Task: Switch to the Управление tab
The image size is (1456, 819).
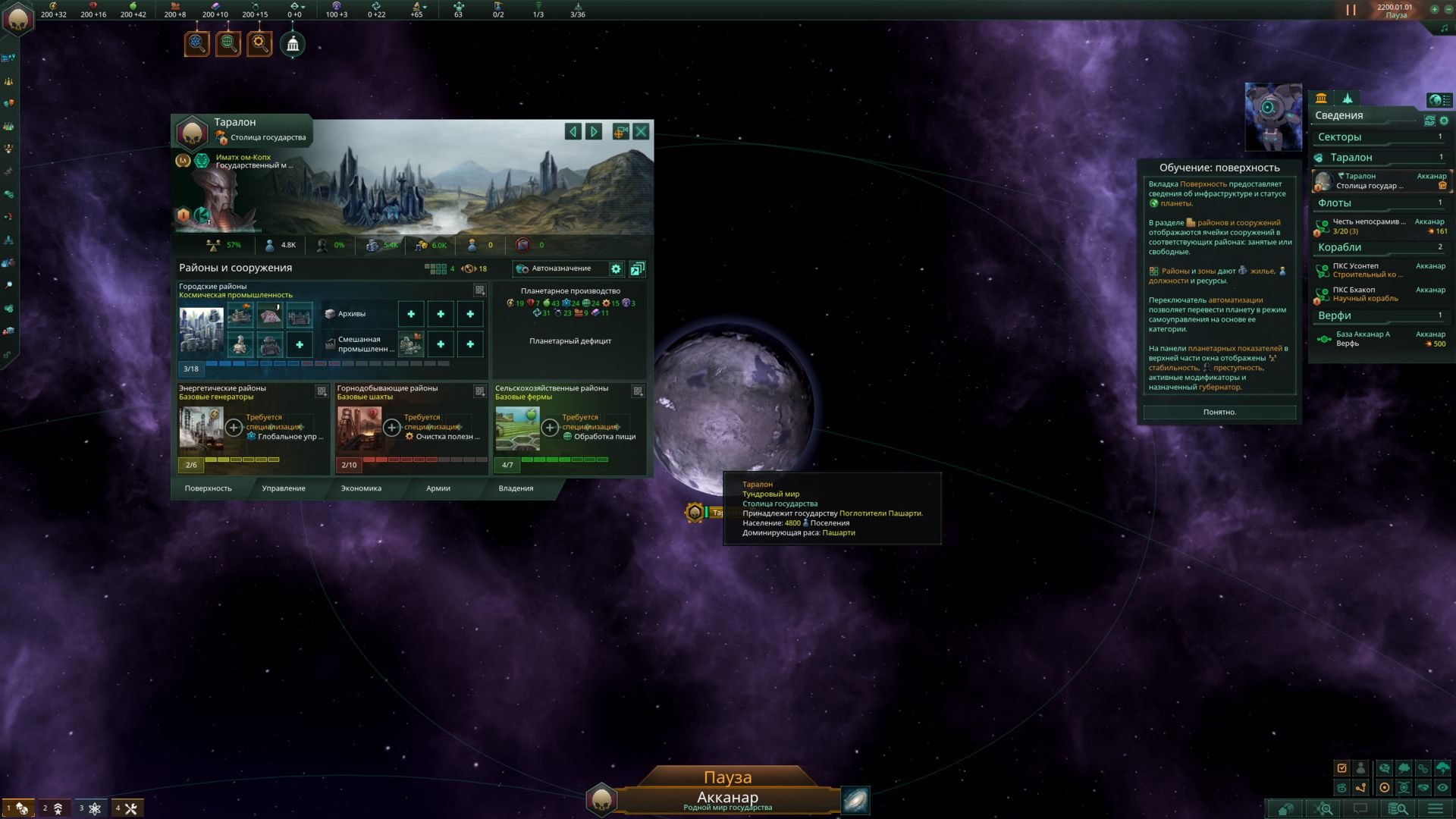Action: [x=284, y=488]
